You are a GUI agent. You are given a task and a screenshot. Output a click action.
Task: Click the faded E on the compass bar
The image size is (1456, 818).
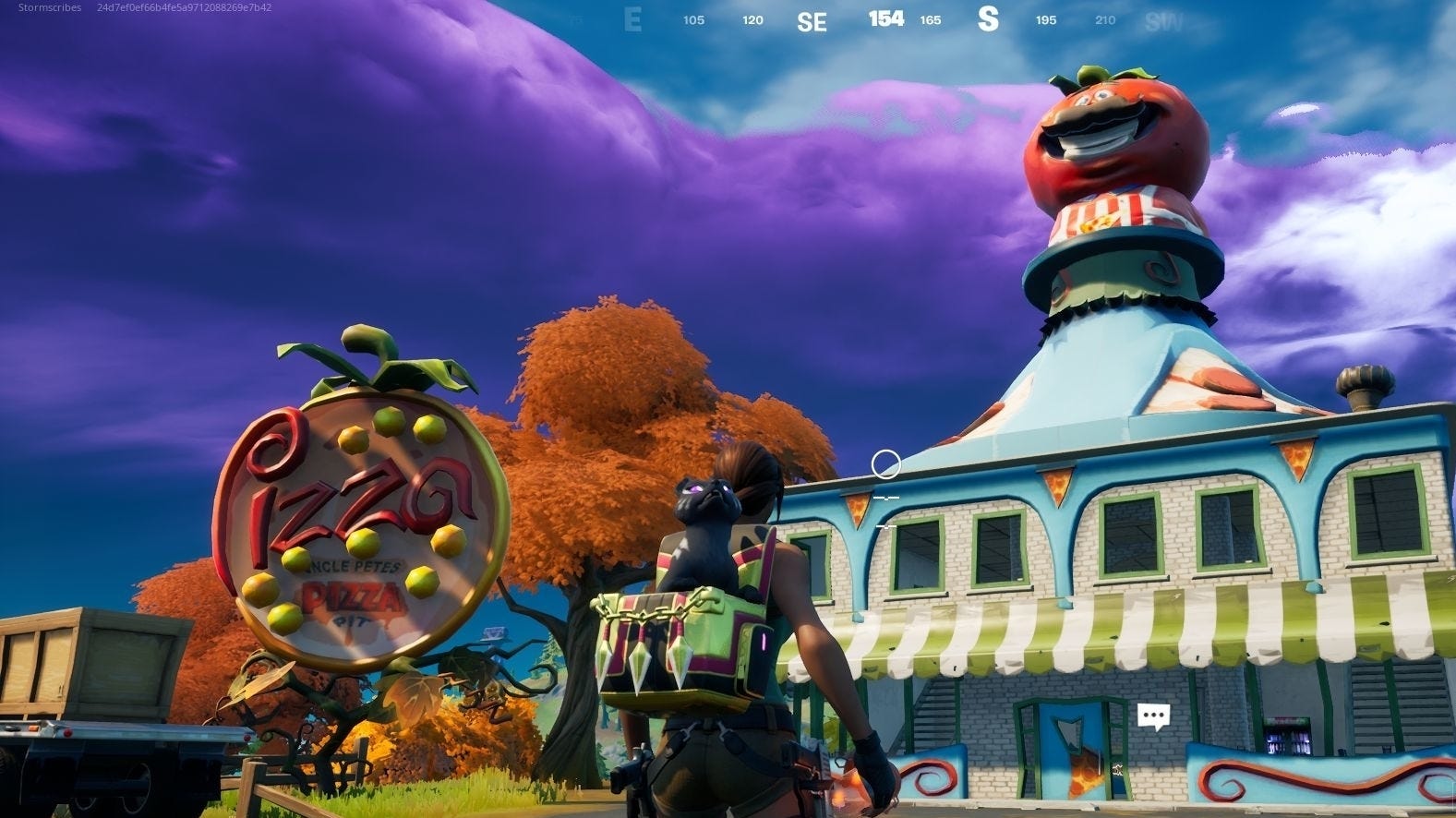(632, 20)
